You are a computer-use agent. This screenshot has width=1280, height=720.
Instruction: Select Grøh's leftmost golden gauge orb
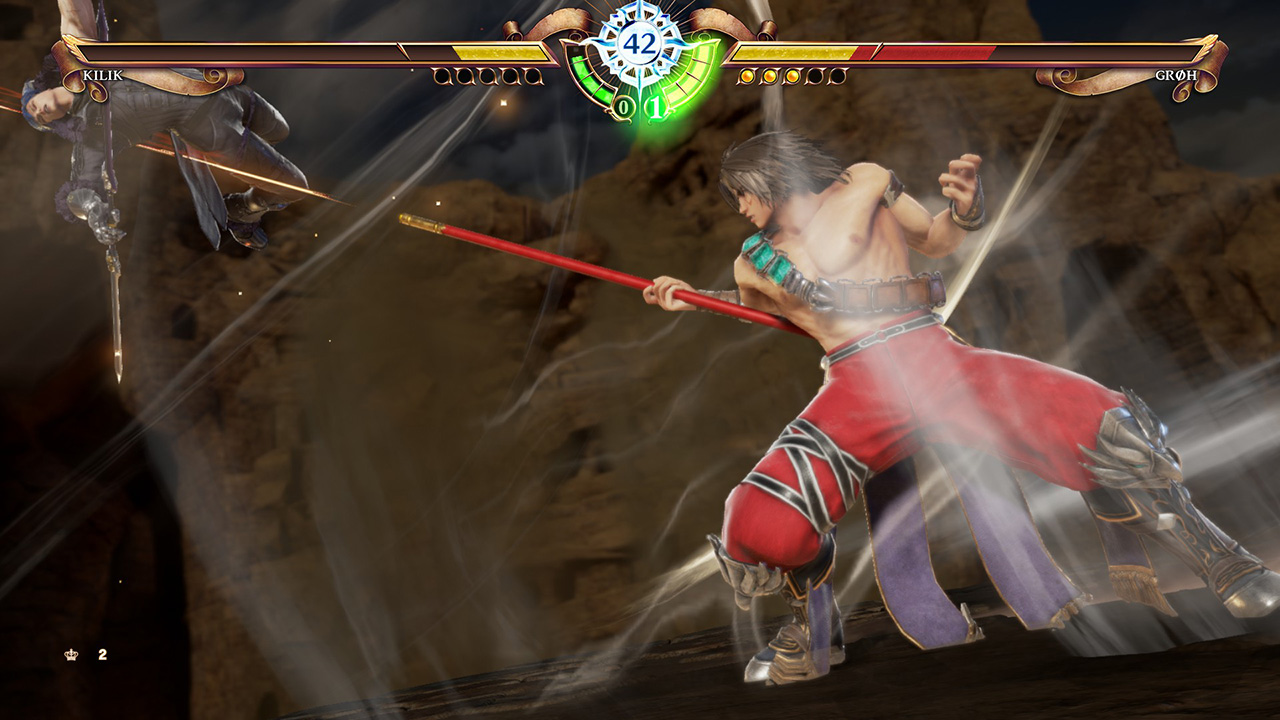coord(746,76)
